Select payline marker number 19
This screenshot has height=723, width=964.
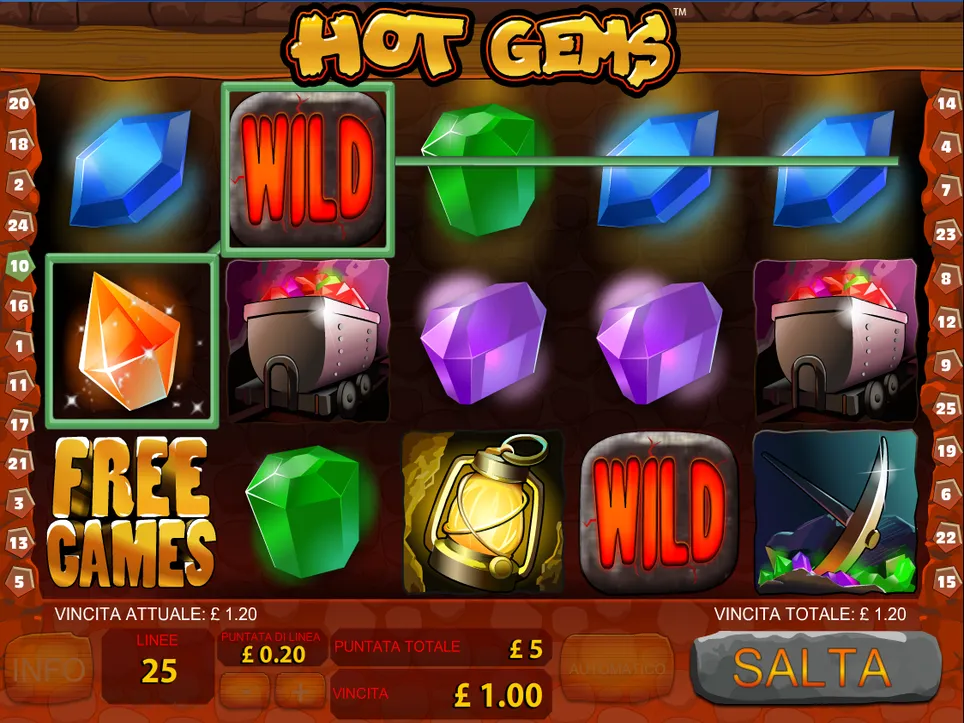click(946, 450)
